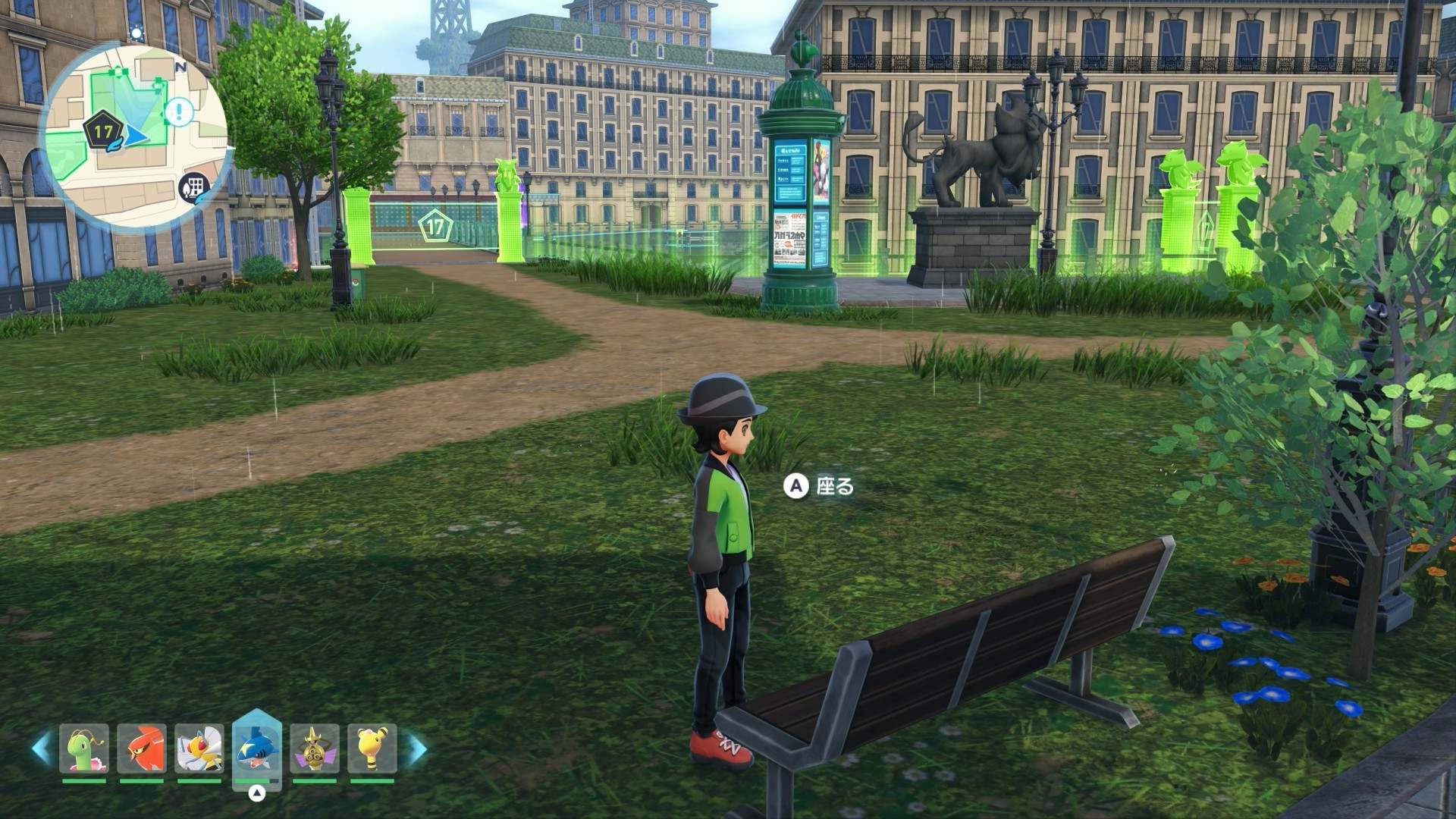Click the sun daytime icon above minimap
This screenshot has width=1456, height=819.
(x=136, y=33)
